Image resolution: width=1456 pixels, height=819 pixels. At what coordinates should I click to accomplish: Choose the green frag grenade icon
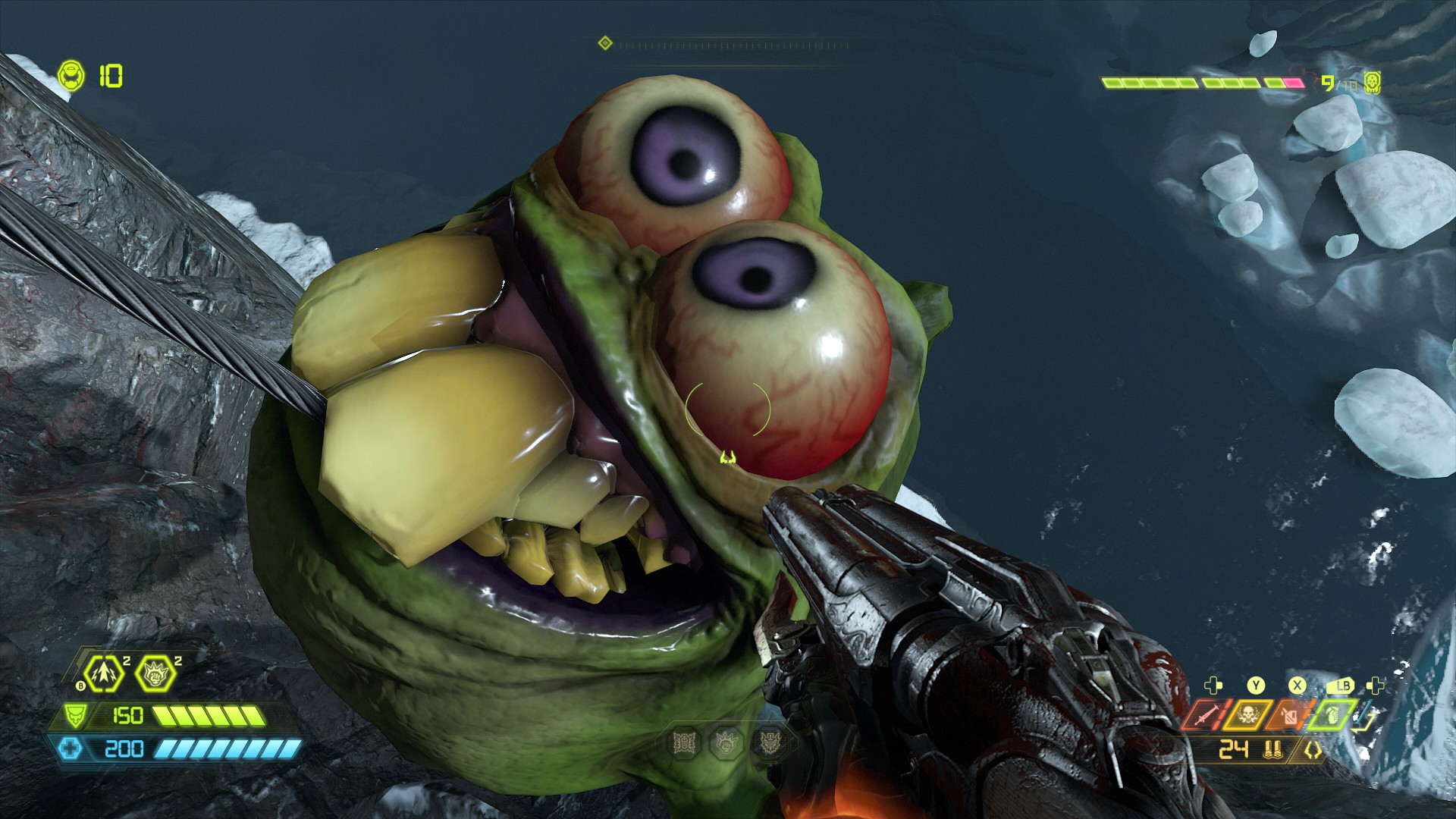coord(1331,714)
